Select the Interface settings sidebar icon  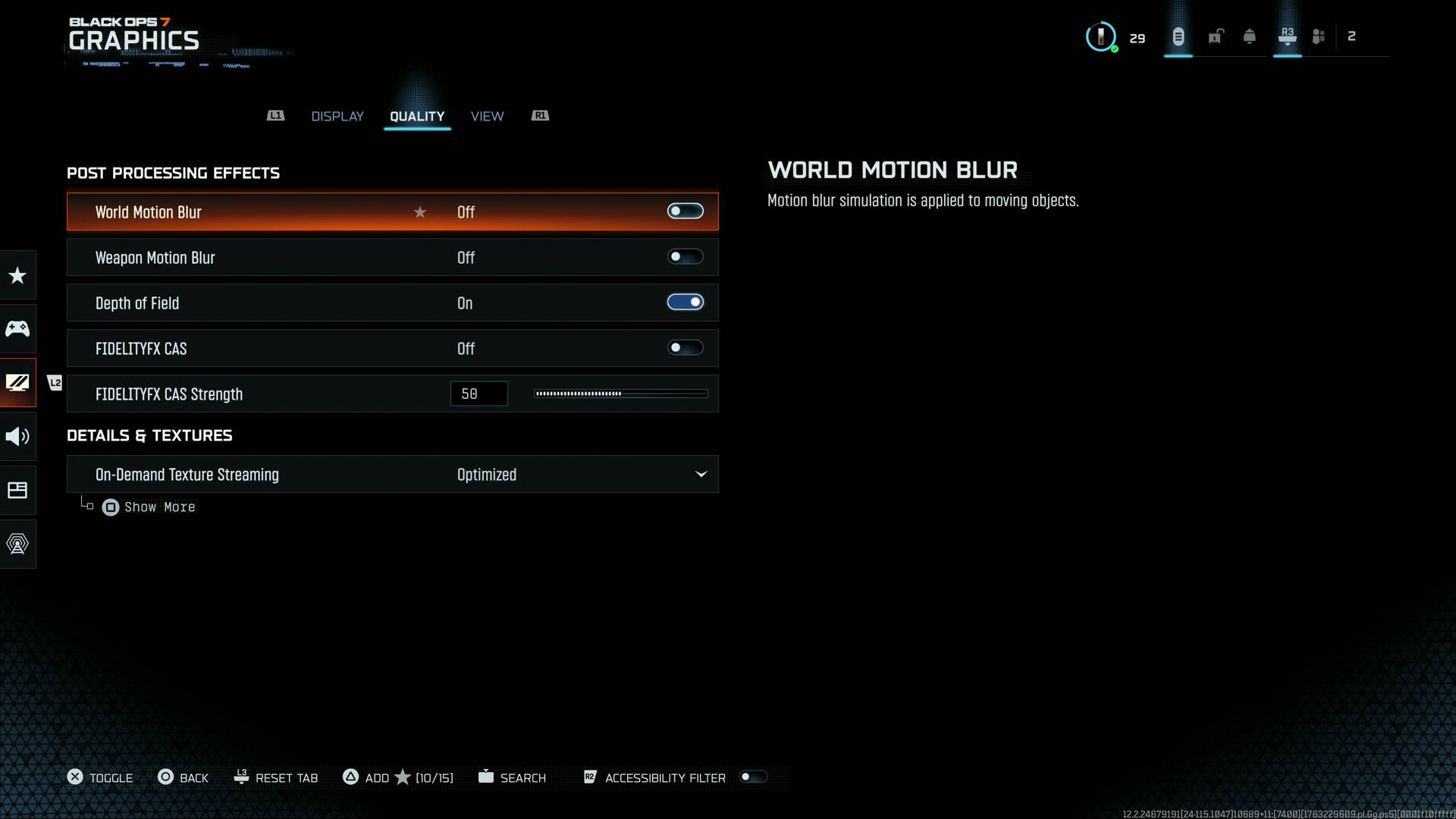[x=17, y=490]
